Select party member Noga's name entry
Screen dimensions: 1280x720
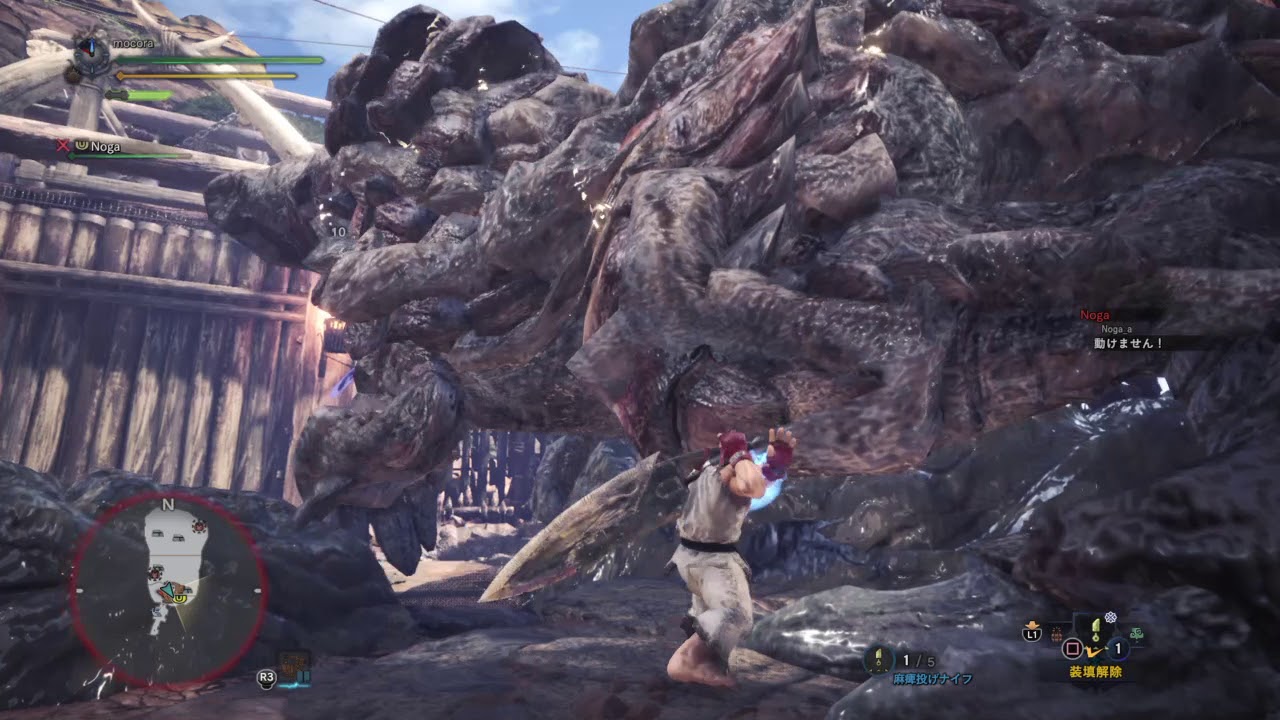coord(105,146)
